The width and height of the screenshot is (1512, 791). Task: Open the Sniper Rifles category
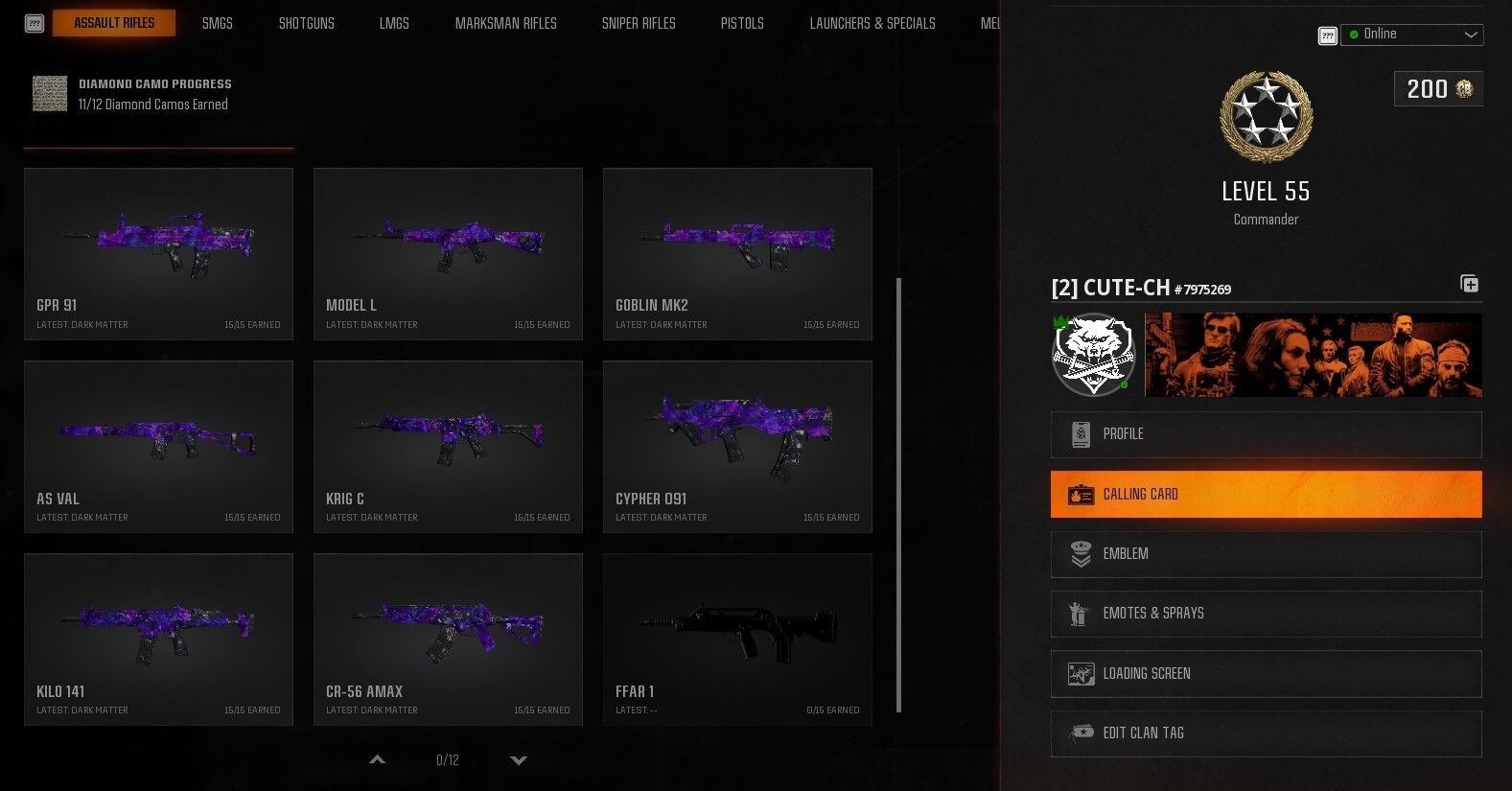click(639, 23)
